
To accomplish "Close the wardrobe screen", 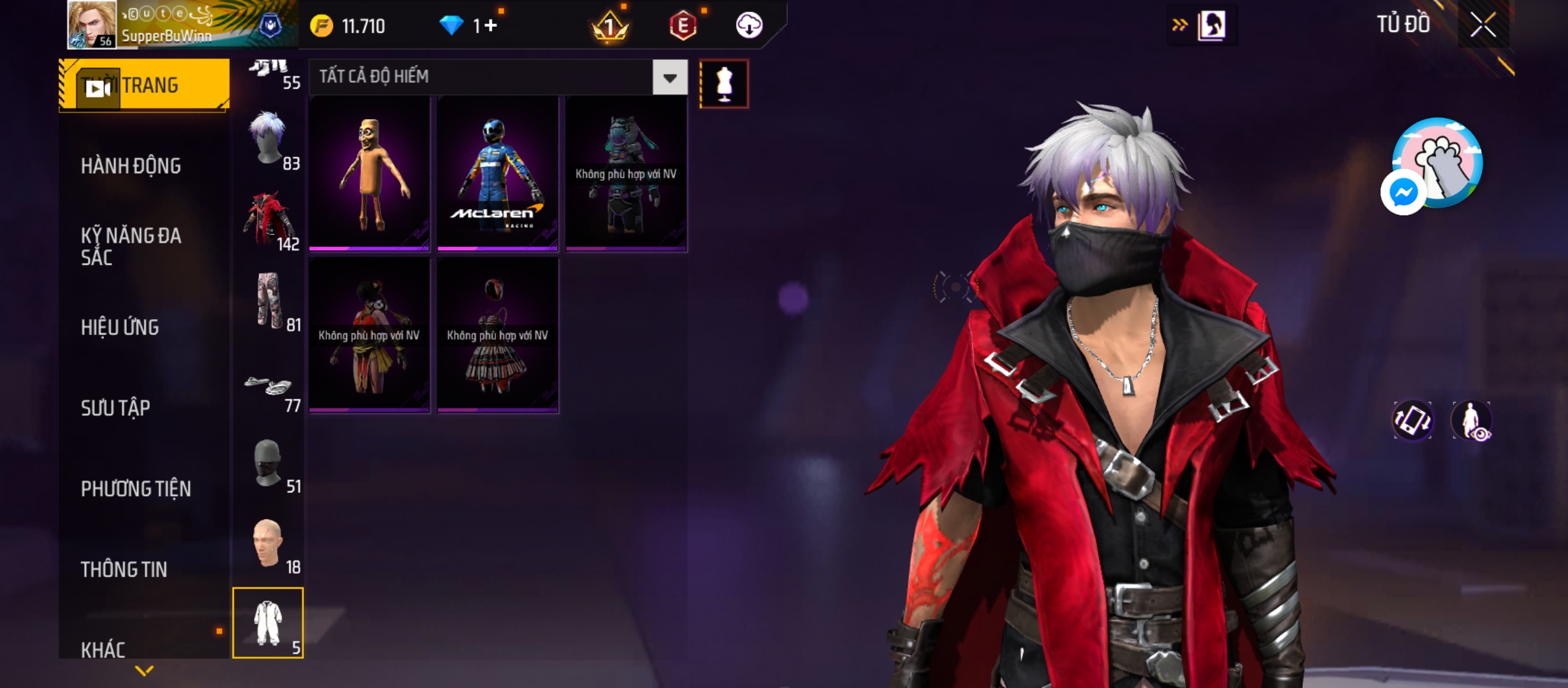I will click(1483, 25).
